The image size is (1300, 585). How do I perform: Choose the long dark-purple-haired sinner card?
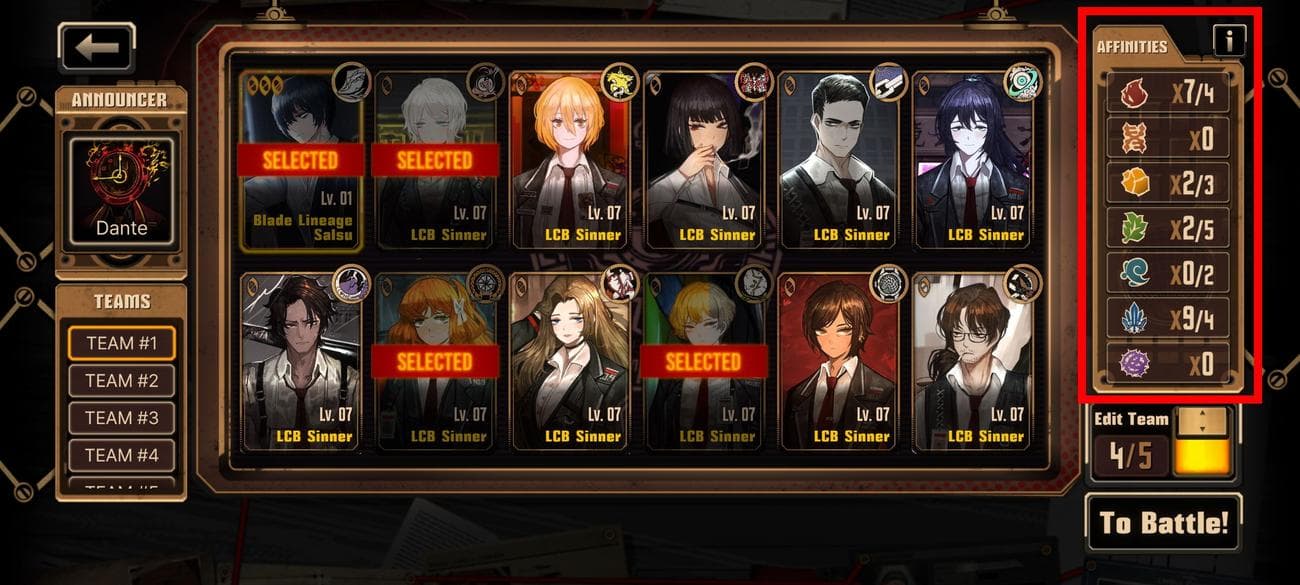tap(971, 160)
